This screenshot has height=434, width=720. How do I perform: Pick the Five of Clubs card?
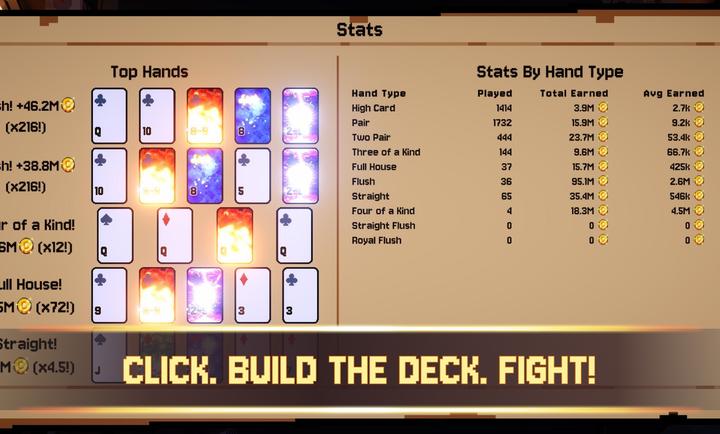click(x=253, y=176)
